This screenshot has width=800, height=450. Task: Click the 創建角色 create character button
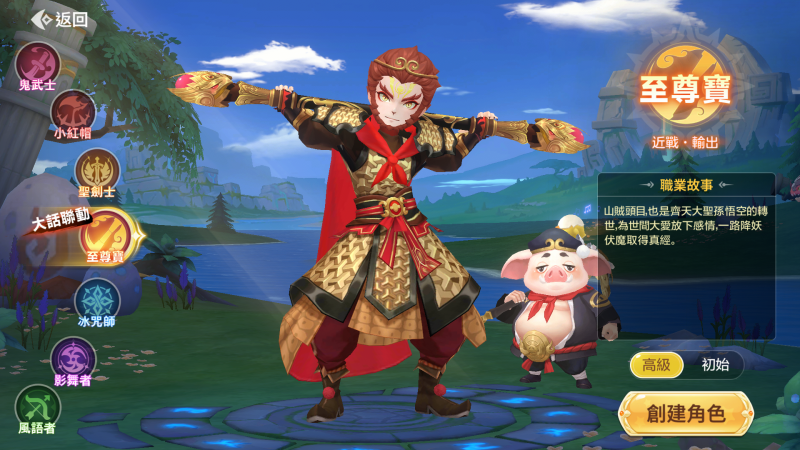685,413
